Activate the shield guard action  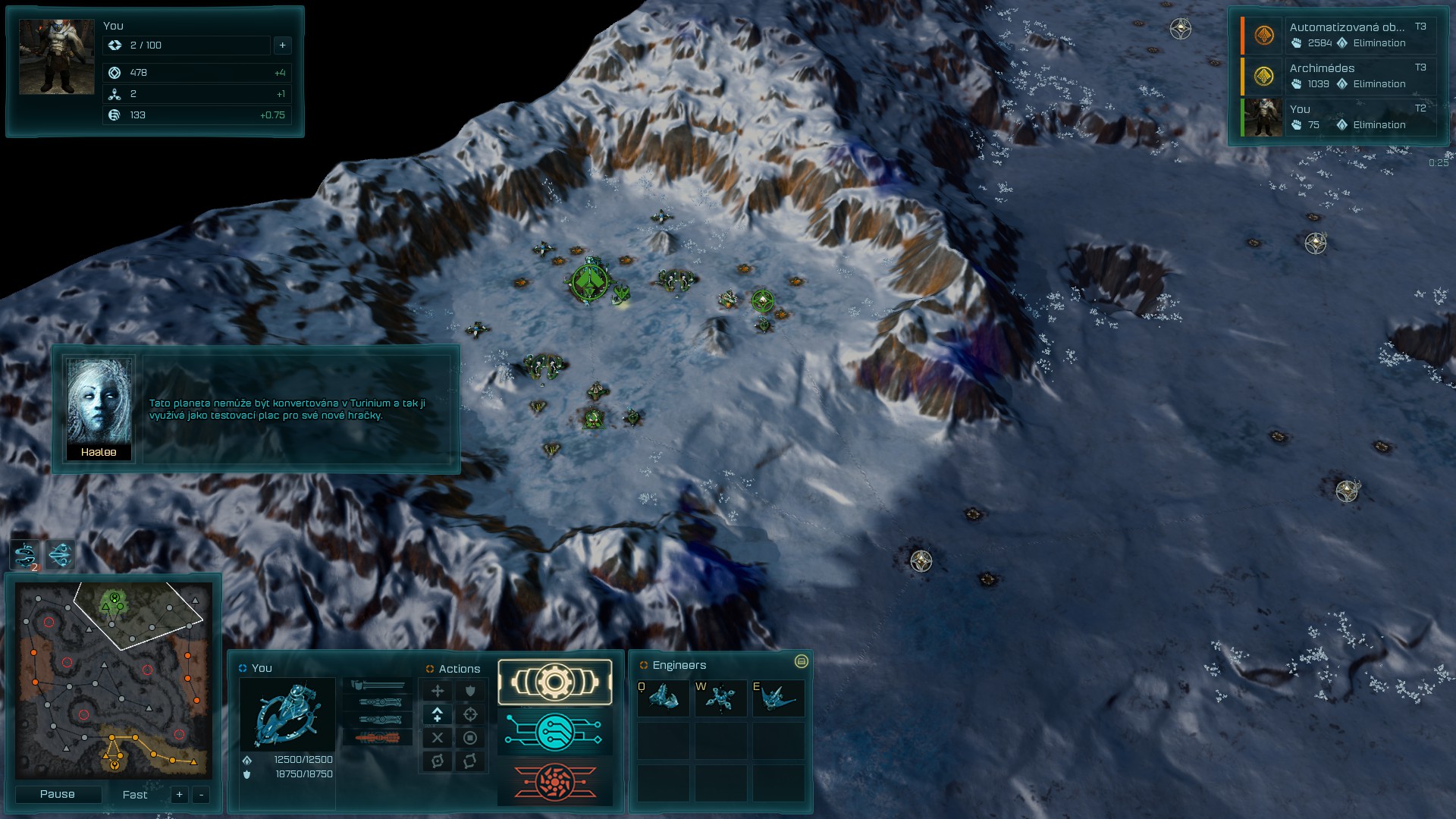[x=470, y=691]
